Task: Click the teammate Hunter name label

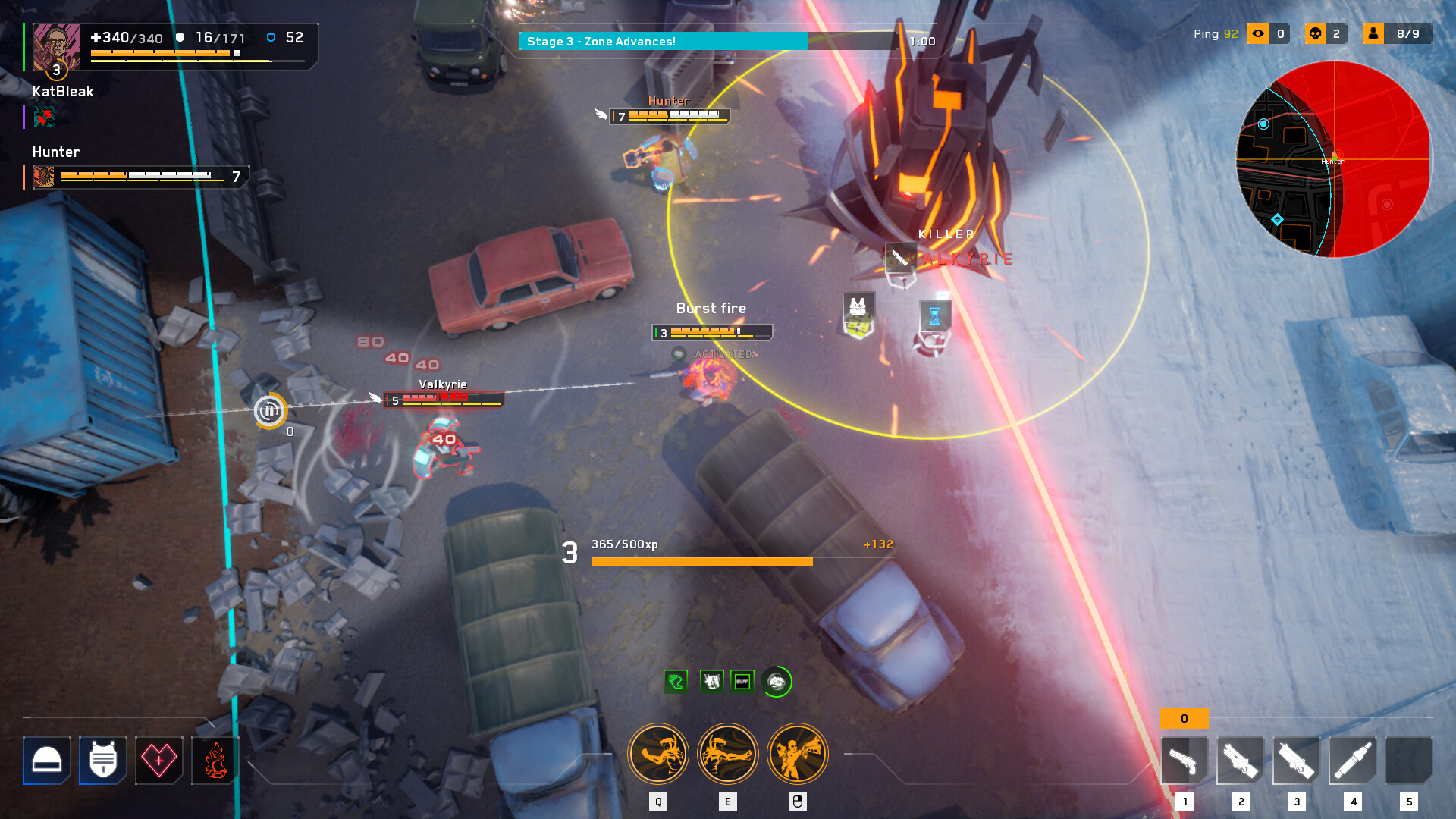Action: coord(54,152)
